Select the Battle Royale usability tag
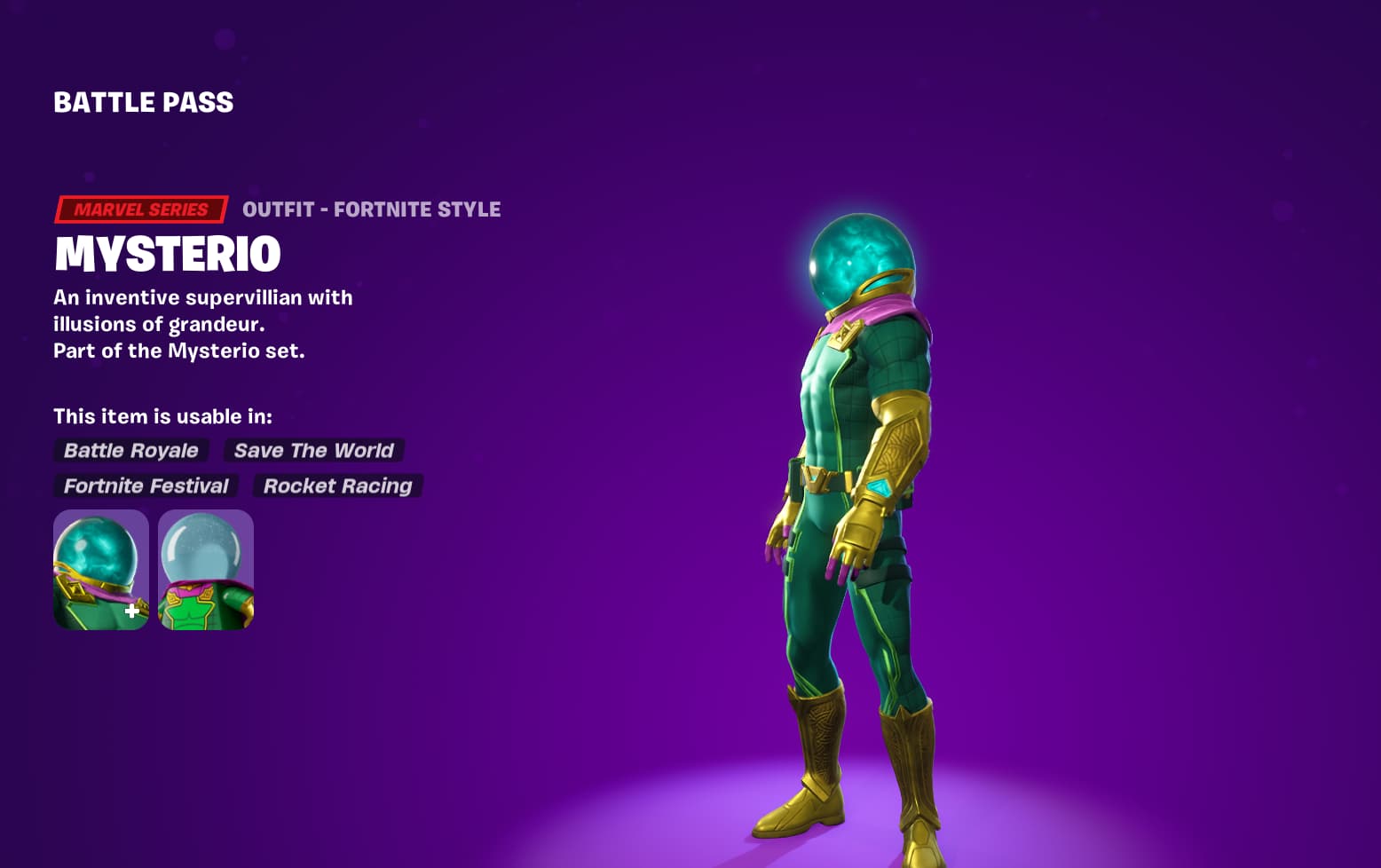The width and height of the screenshot is (1381, 868). pos(130,450)
